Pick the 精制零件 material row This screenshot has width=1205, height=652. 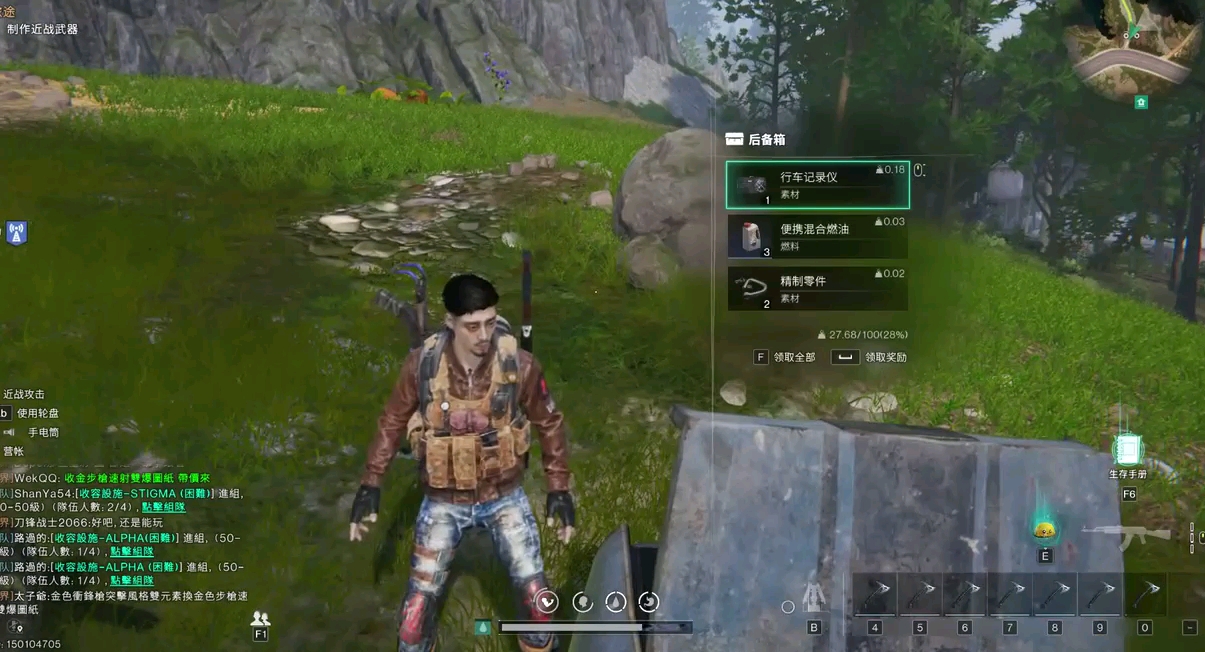click(x=816, y=288)
